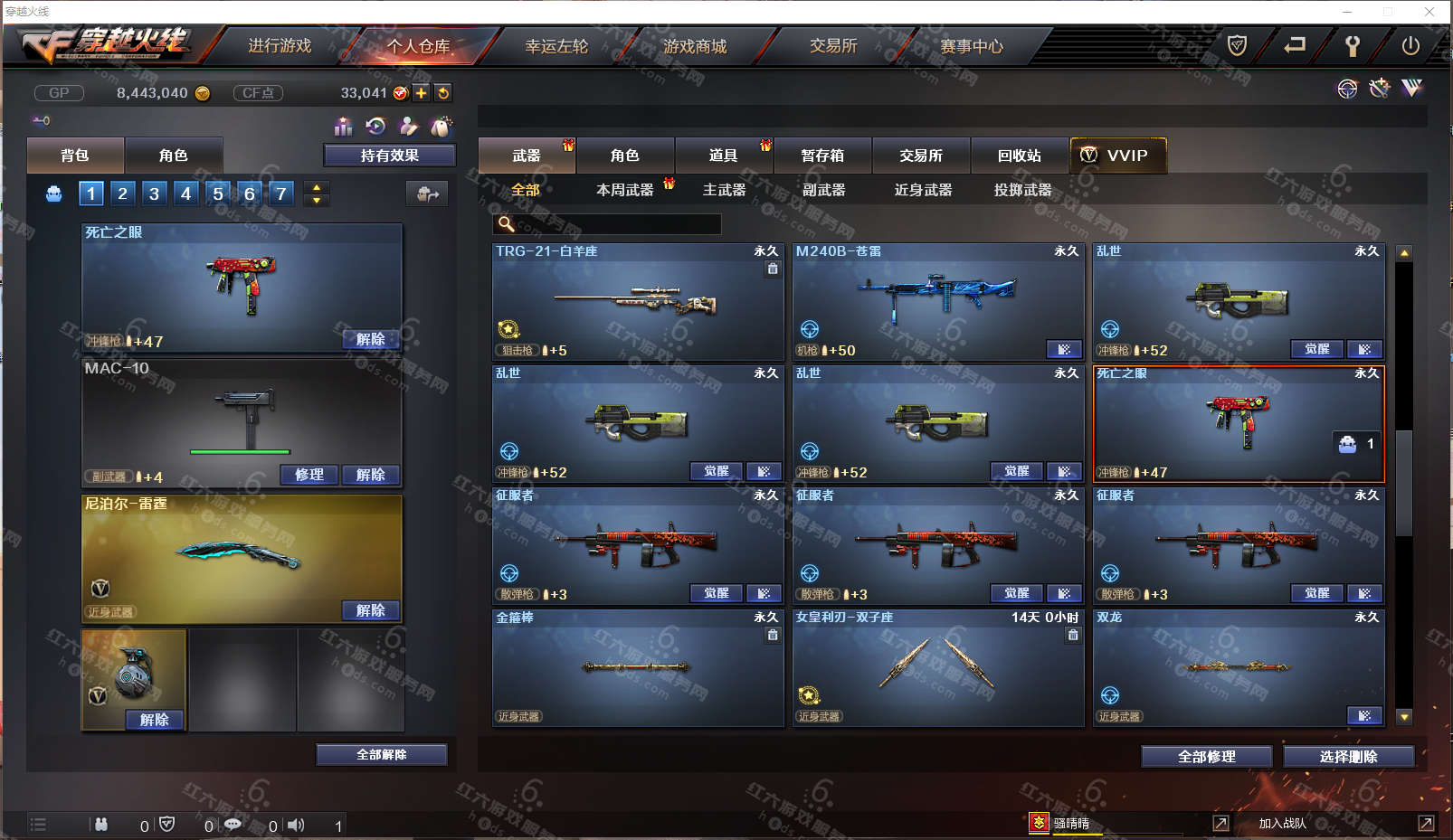Image resolution: width=1453 pixels, height=840 pixels.
Task: Click 全部解除 to unequip everything
Action: [x=381, y=755]
